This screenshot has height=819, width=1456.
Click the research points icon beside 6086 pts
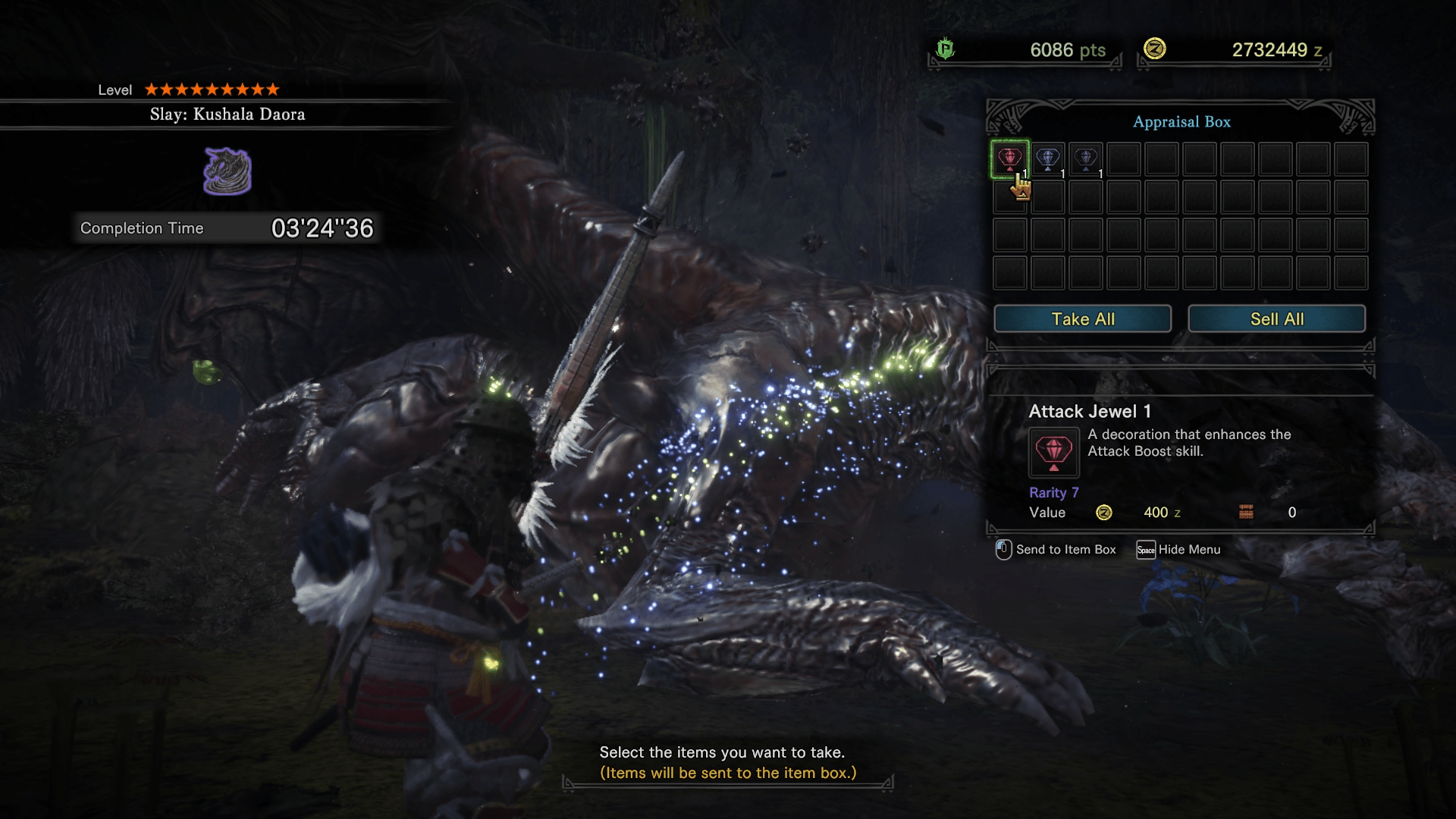tap(945, 50)
